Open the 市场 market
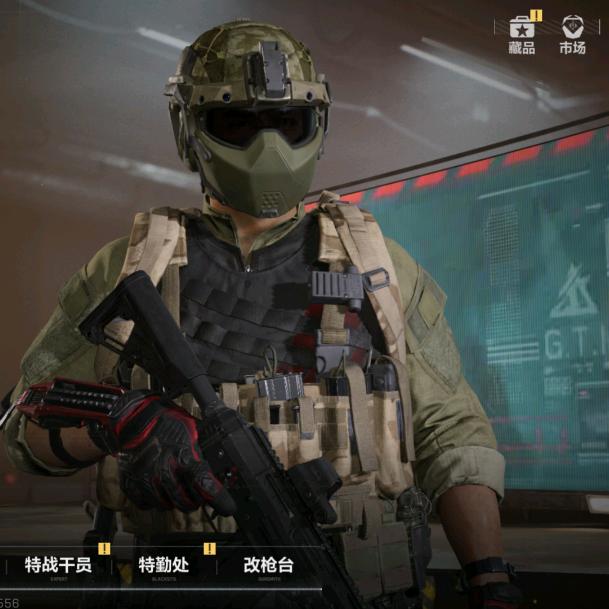 coord(572,34)
